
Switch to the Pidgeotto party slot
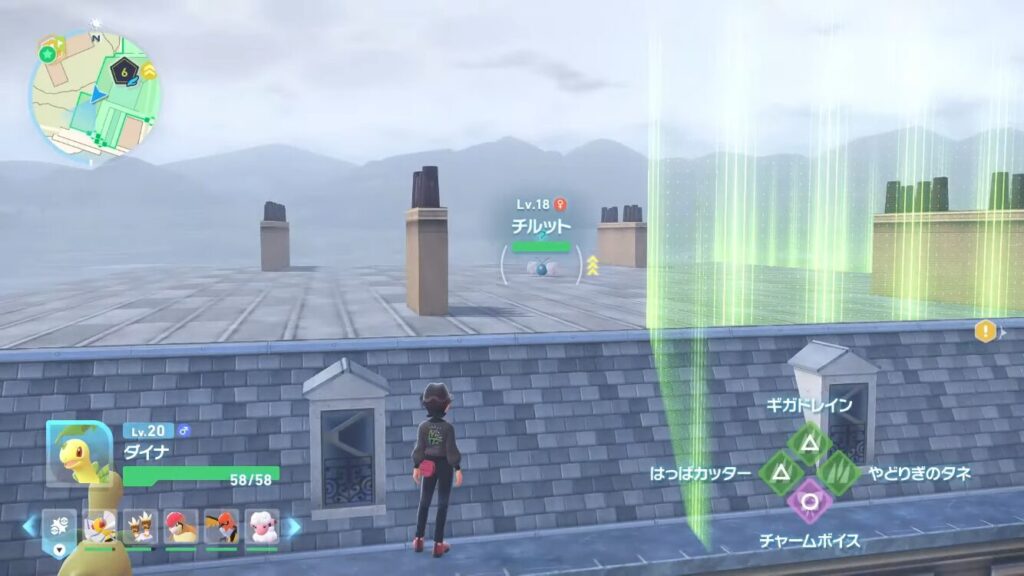coord(180,525)
